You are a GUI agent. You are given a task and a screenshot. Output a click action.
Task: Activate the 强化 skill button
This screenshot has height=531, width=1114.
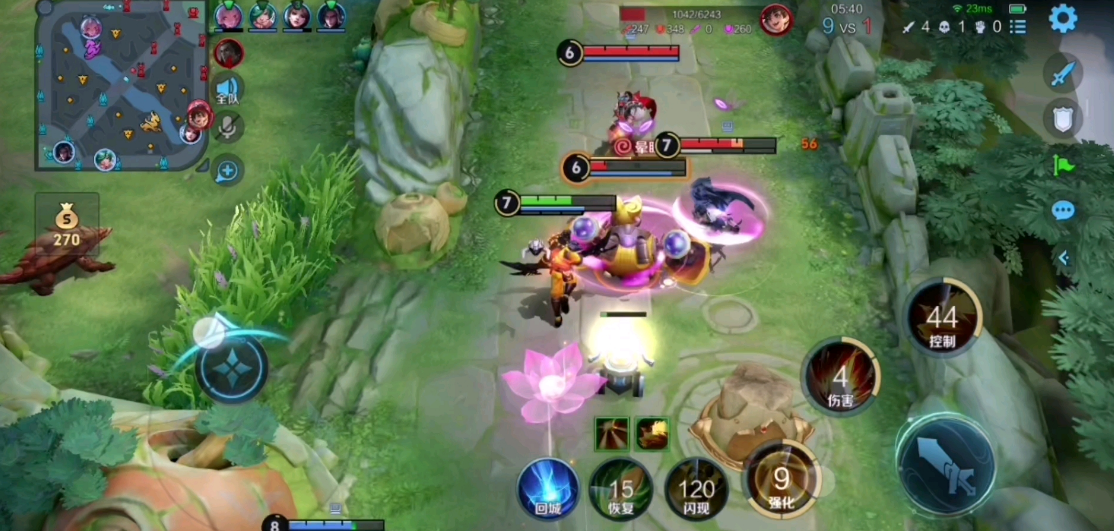780,481
